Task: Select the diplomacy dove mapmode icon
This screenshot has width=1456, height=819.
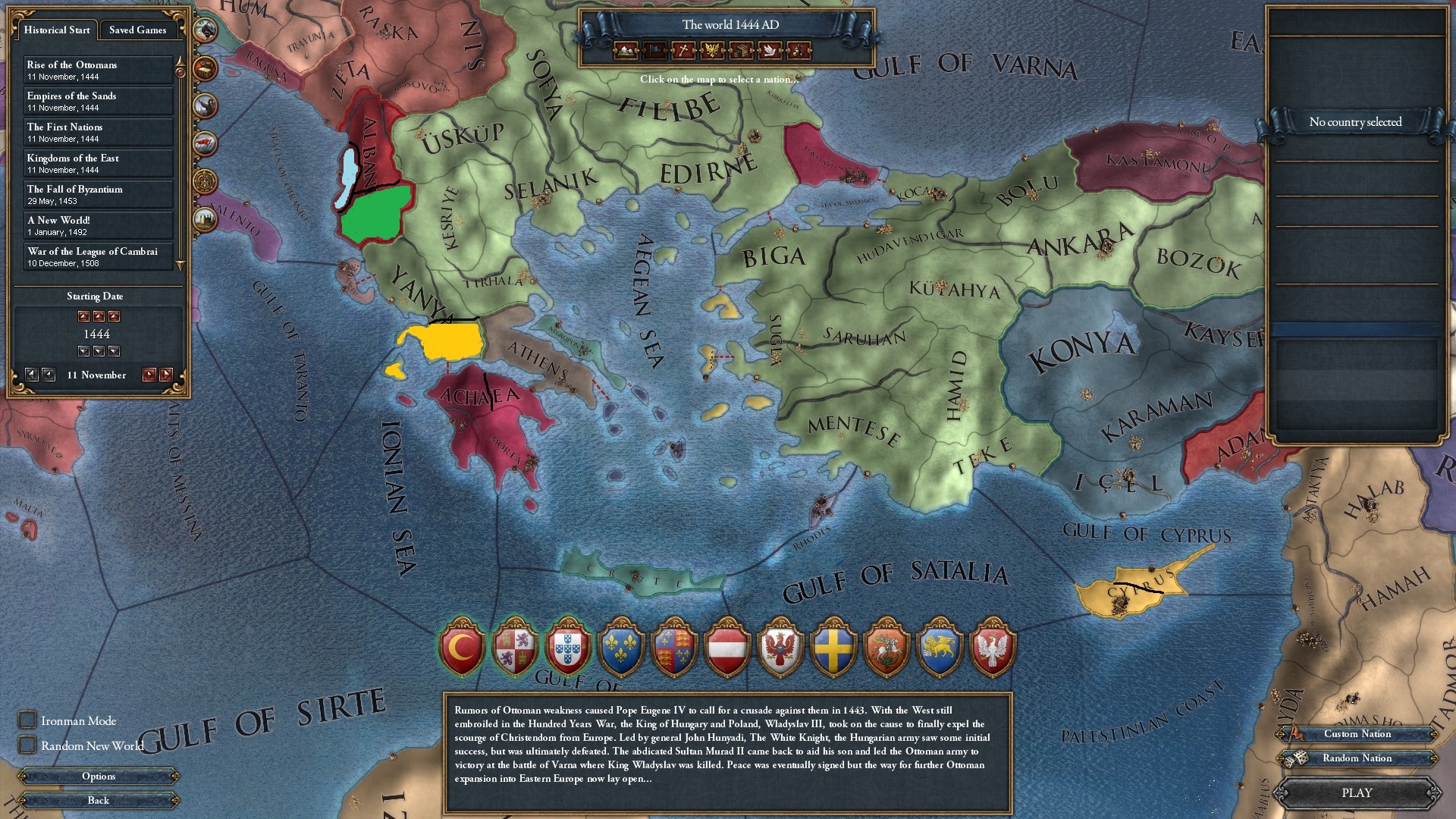Action: tap(770, 51)
